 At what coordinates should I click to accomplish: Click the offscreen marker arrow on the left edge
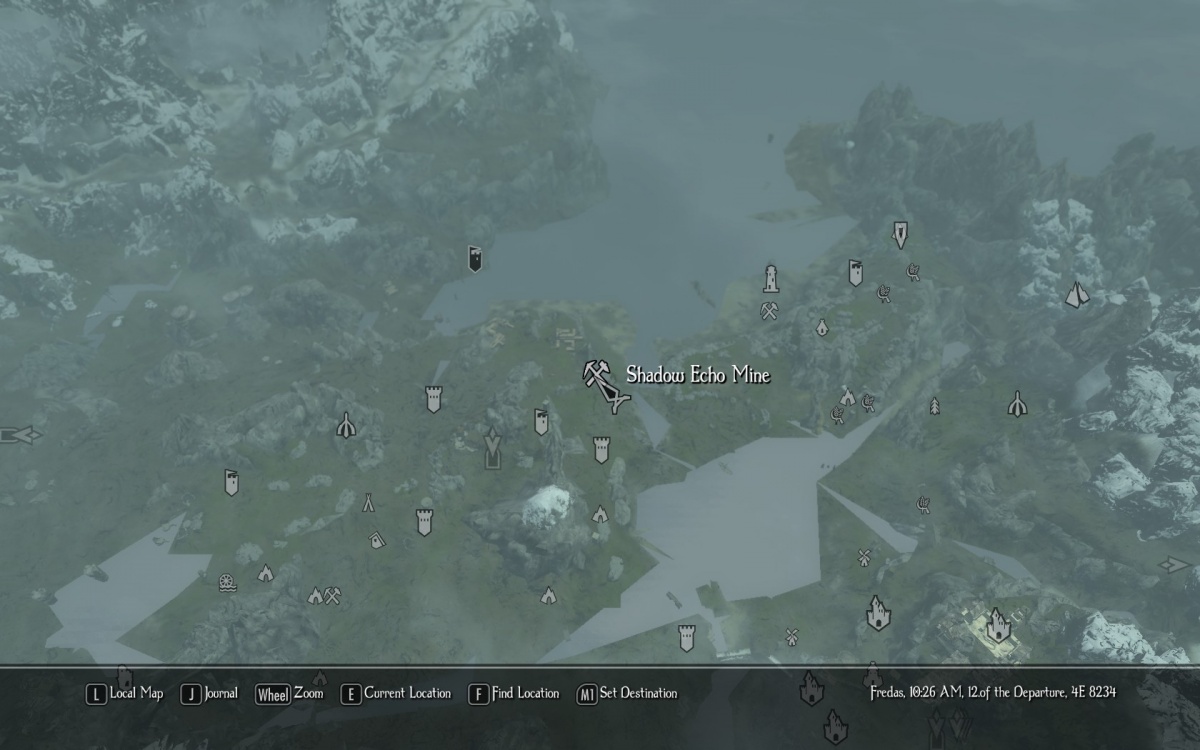point(20,435)
